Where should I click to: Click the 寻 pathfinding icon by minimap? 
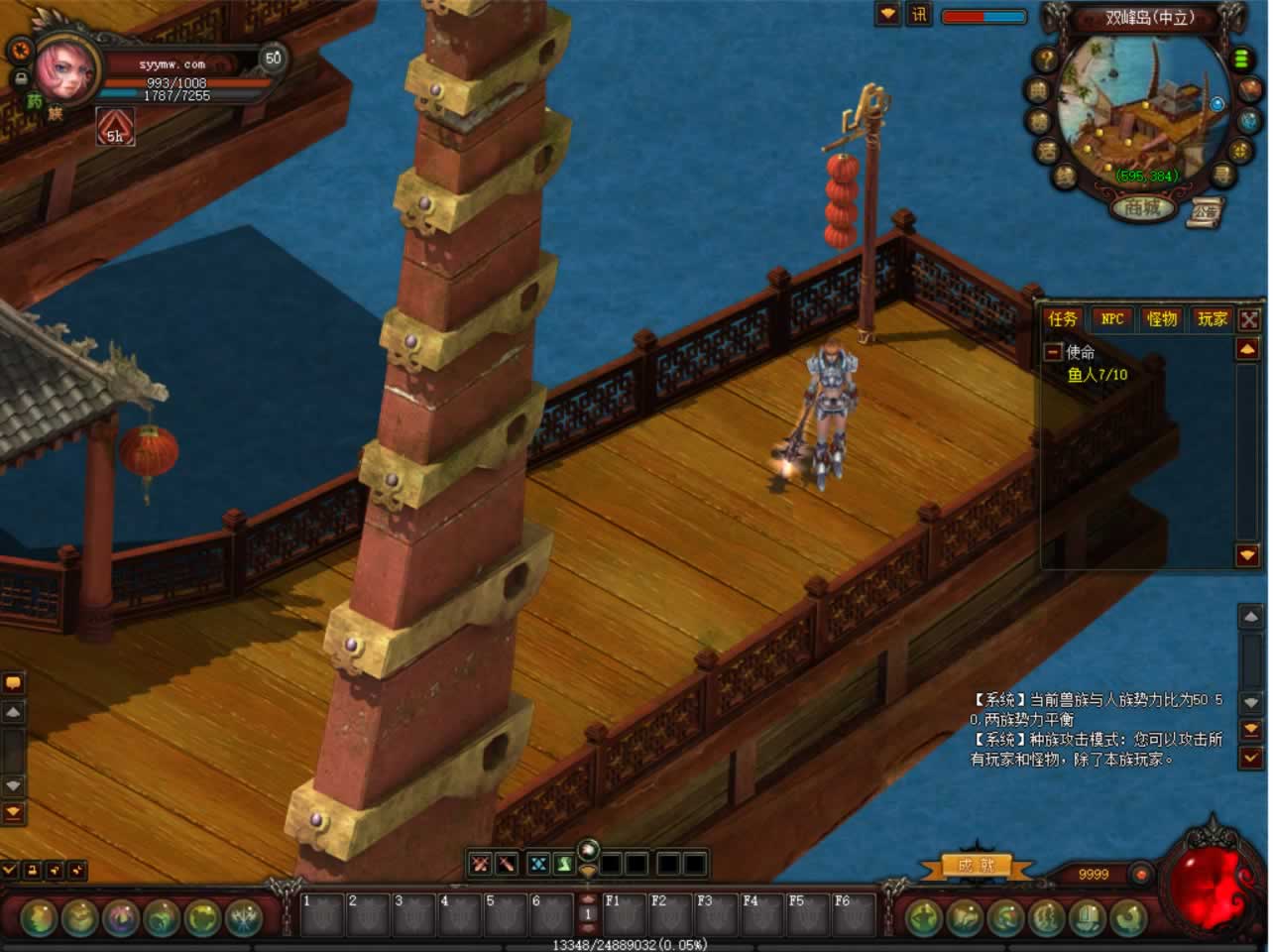tap(1225, 177)
